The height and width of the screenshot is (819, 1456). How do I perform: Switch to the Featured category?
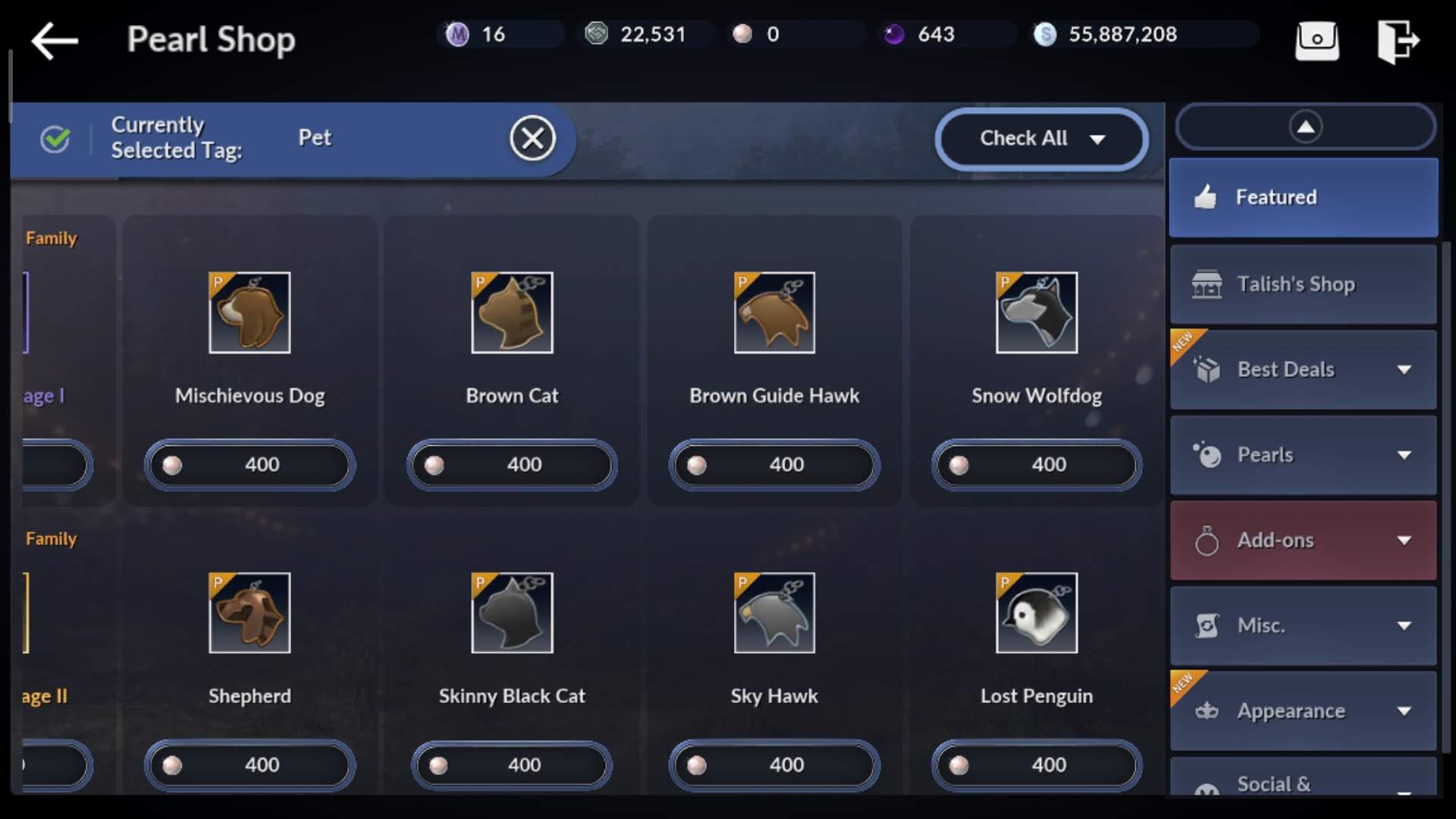(x=1303, y=197)
